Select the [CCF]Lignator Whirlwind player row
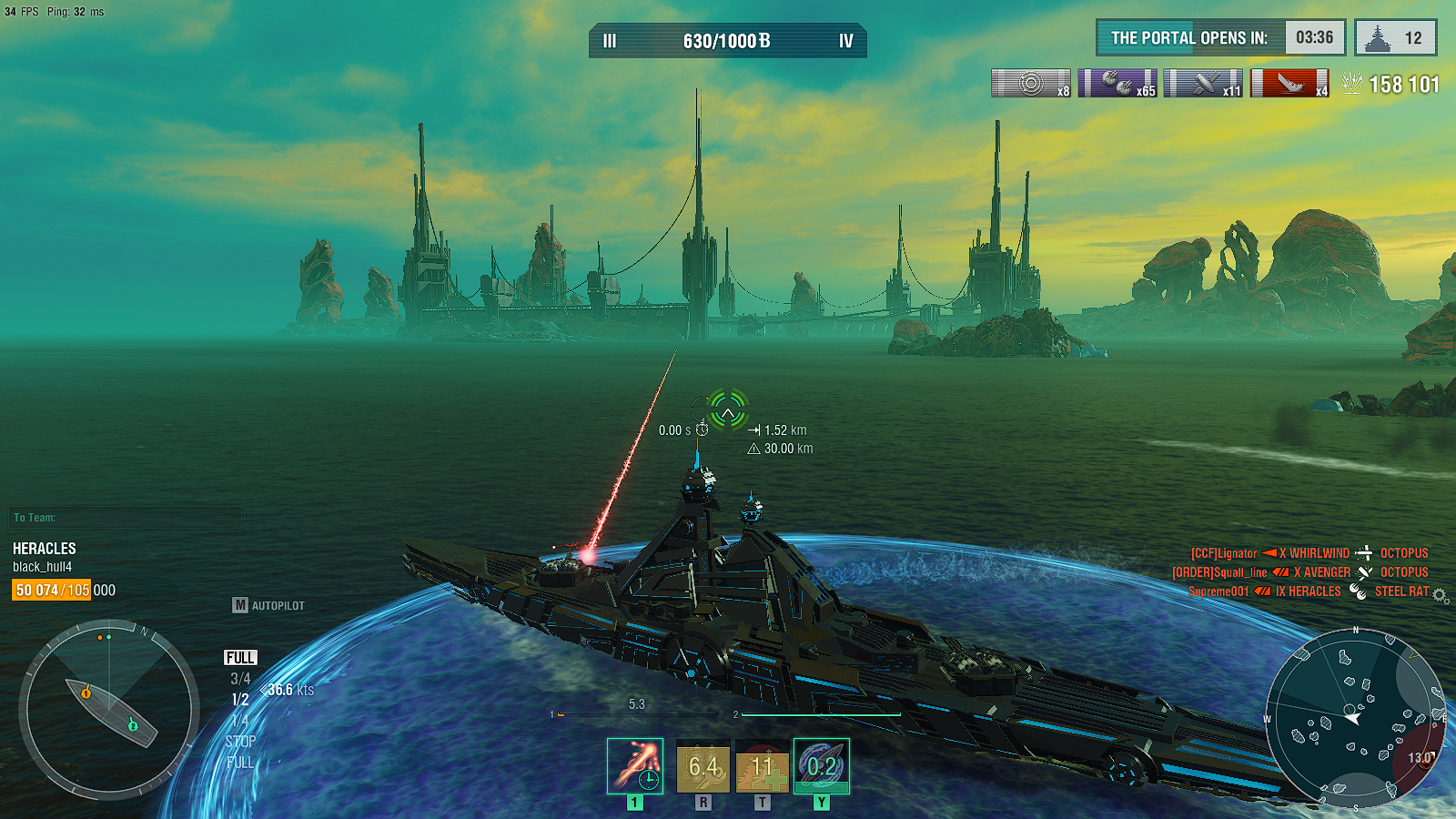The image size is (1456, 819). 1309,553
